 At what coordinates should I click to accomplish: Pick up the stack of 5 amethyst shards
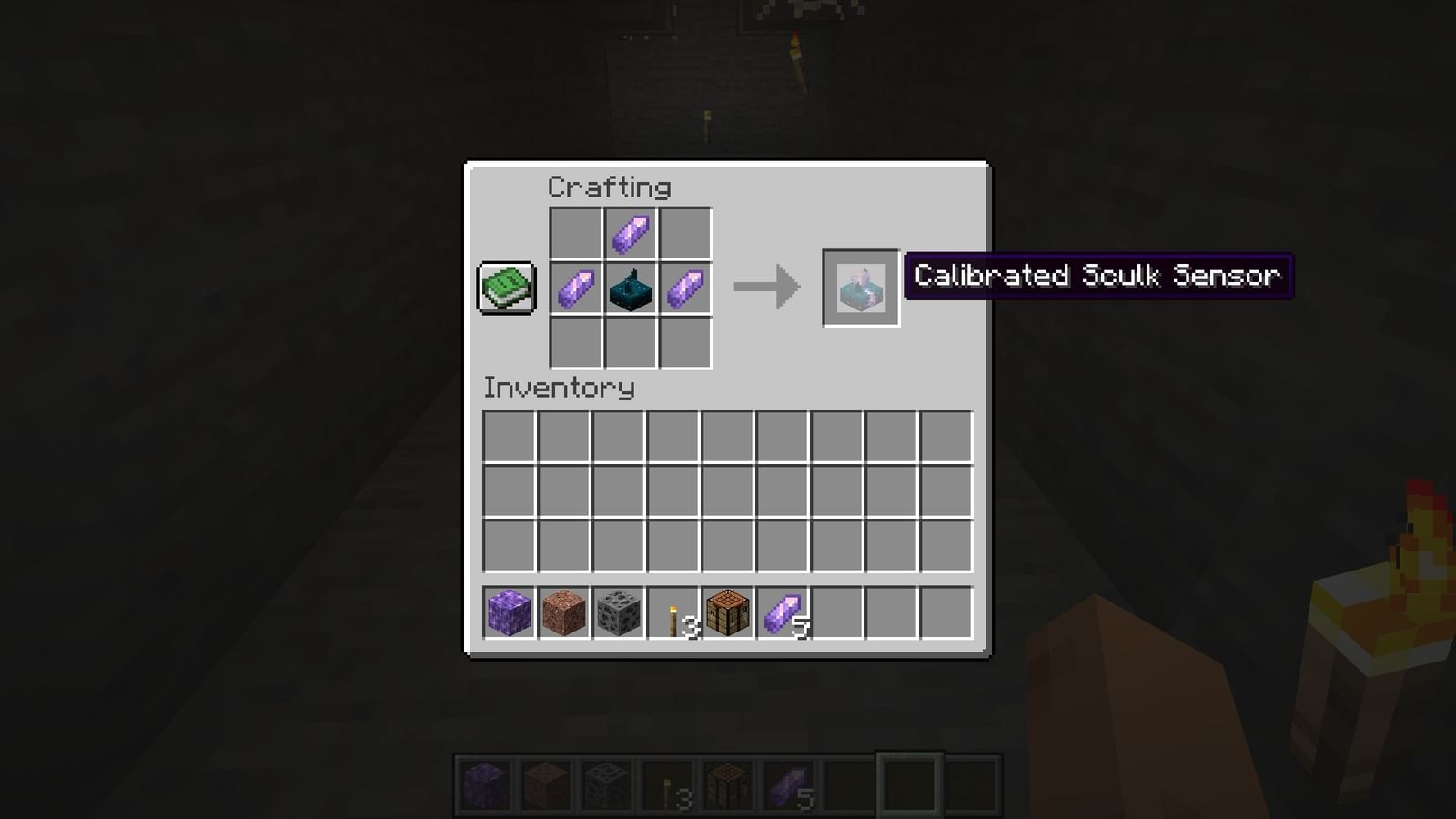click(780, 615)
